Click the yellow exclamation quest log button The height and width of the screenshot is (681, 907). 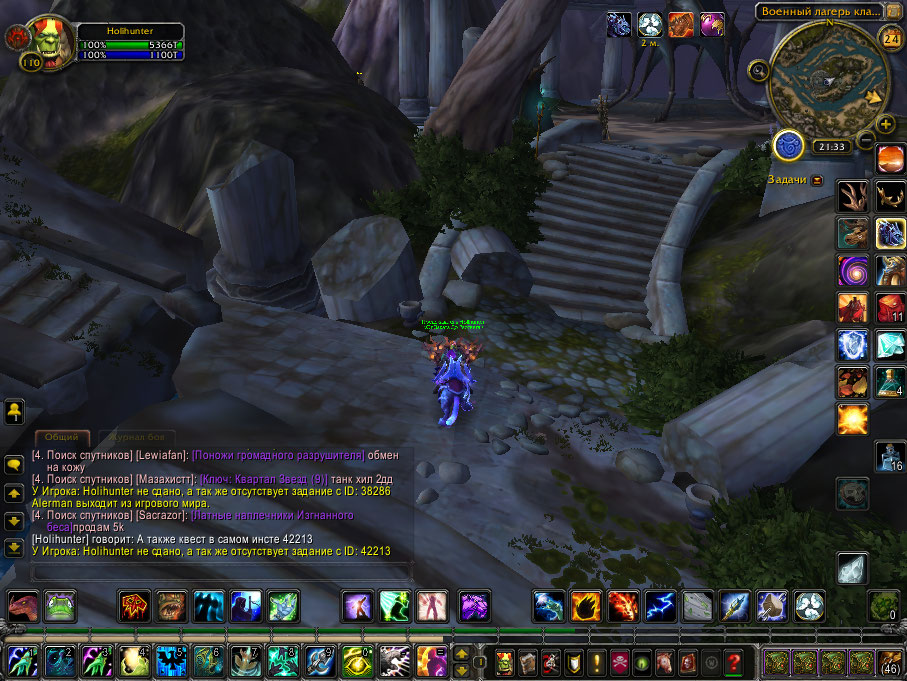(x=596, y=661)
